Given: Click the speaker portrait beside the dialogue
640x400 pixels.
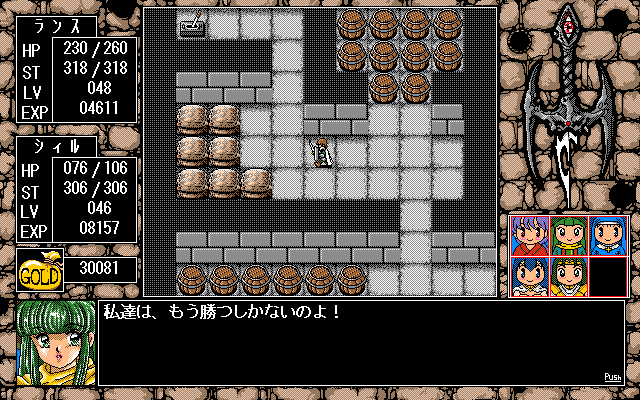Looking at the screenshot, I should pyautogui.click(x=56, y=343).
